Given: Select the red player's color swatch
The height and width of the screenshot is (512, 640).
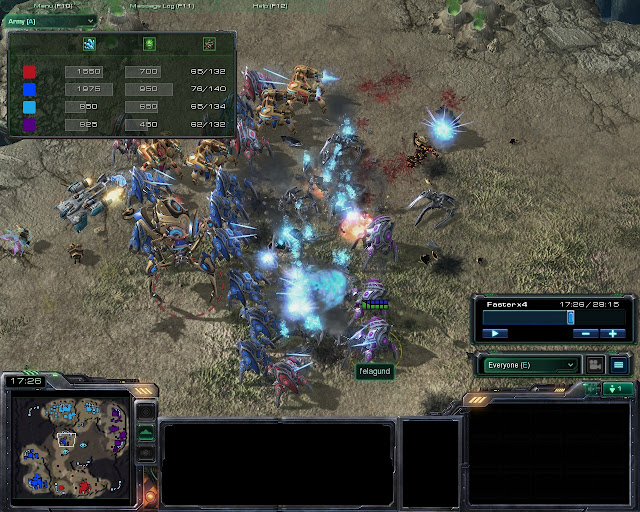Looking at the screenshot, I should click(30, 72).
